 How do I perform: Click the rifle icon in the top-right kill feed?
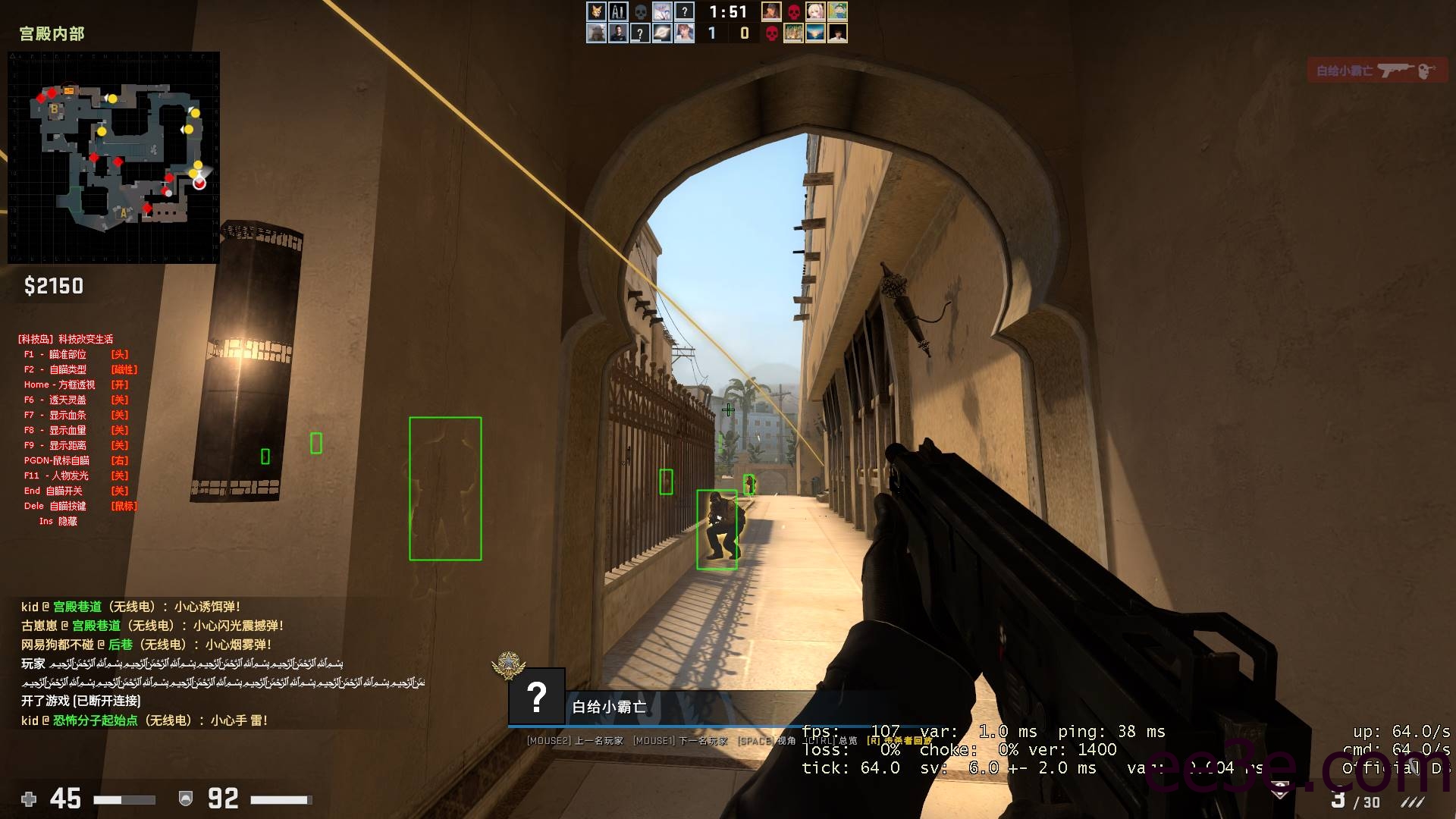tap(1393, 69)
